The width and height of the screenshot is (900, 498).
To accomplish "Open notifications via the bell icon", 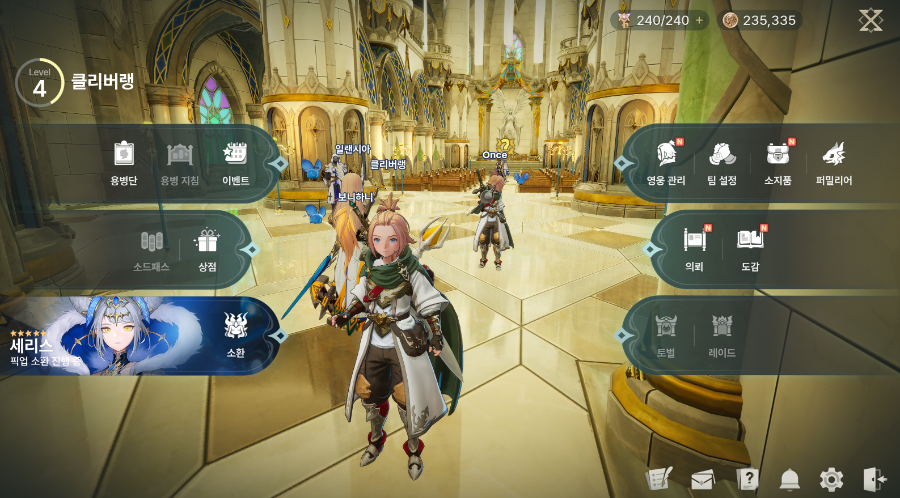I will [x=790, y=479].
